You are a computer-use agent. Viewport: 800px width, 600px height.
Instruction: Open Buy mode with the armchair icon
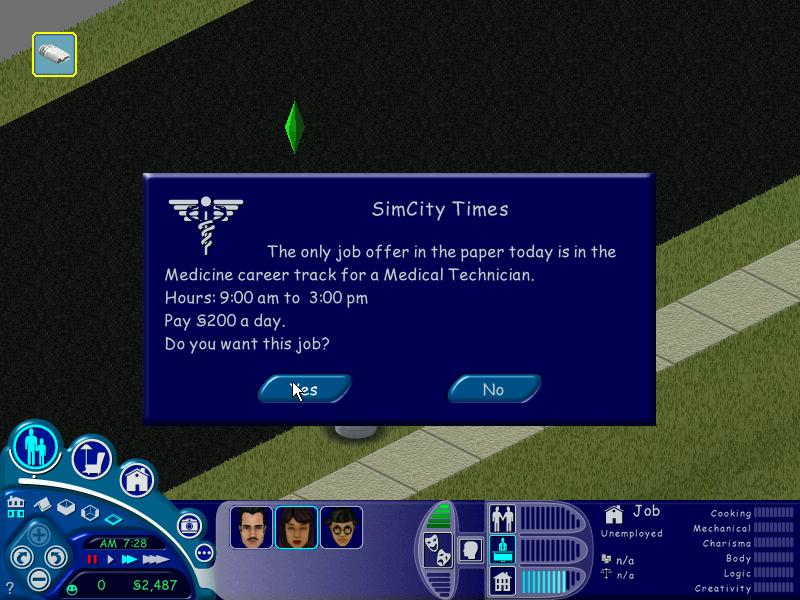(x=91, y=459)
